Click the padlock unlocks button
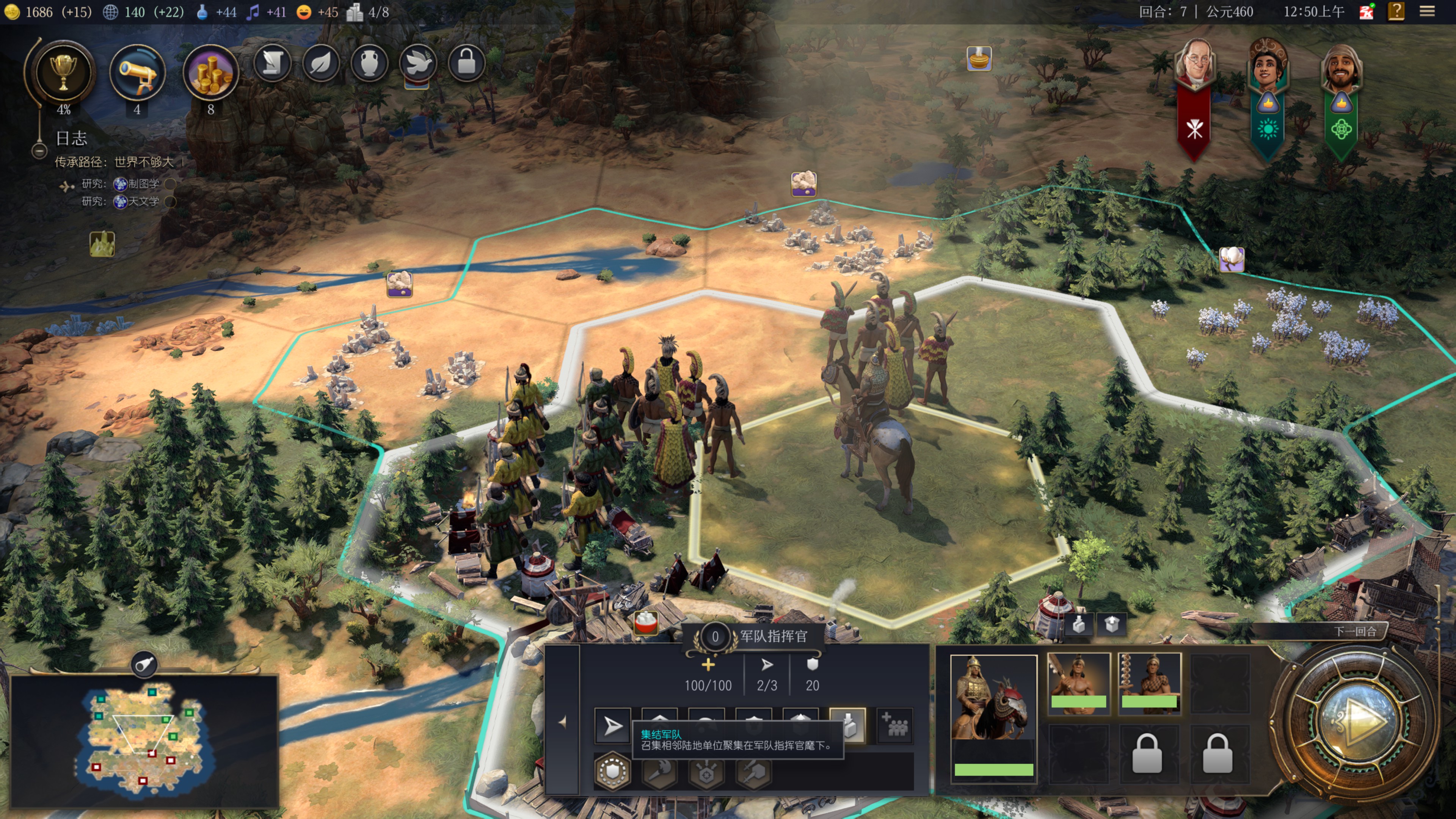1456x819 pixels. point(466,62)
